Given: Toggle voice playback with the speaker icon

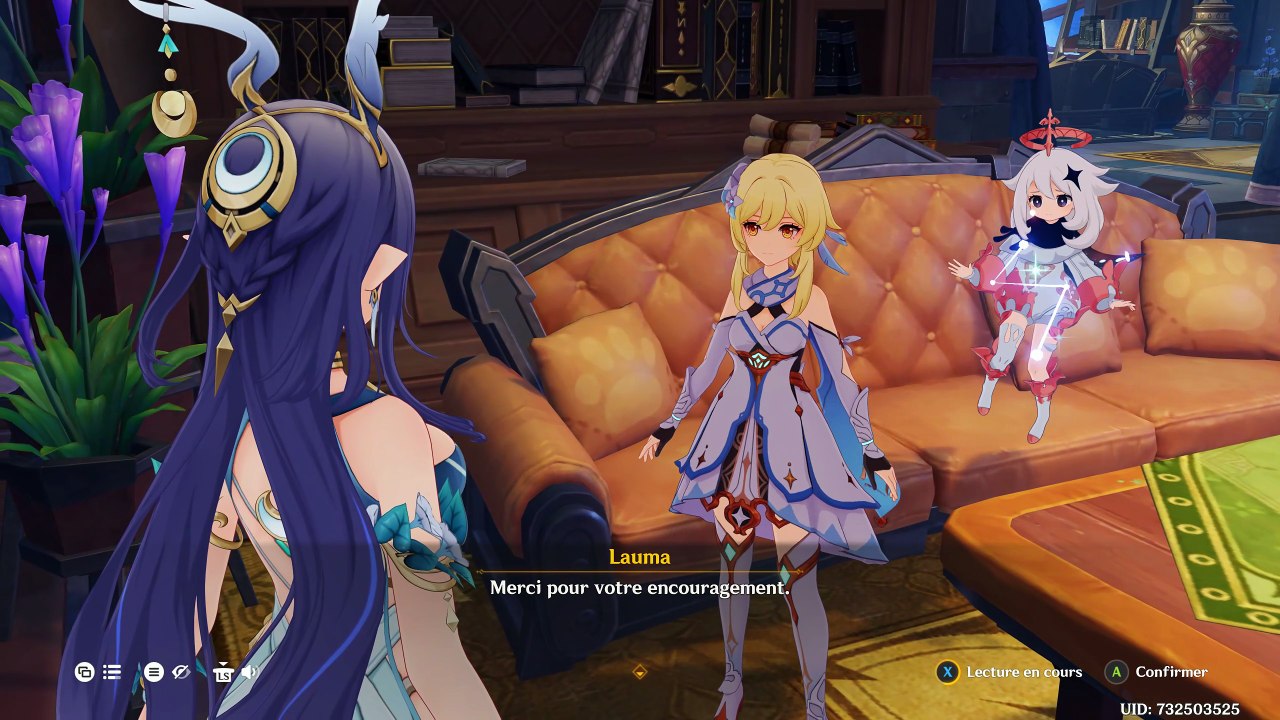Looking at the screenshot, I should (x=249, y=672).
